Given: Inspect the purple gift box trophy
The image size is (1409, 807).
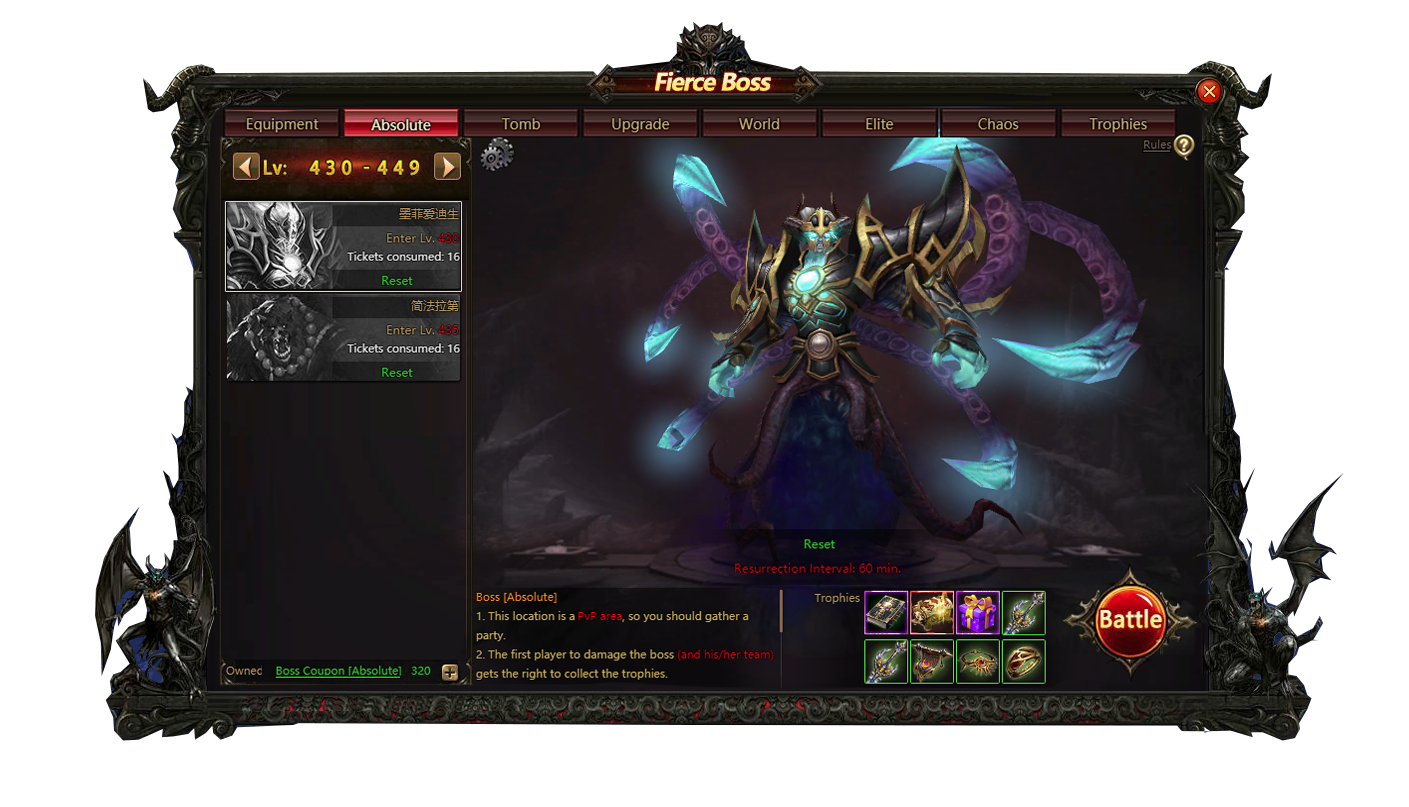Looking at the screenshot, I should tap(978, 613).
